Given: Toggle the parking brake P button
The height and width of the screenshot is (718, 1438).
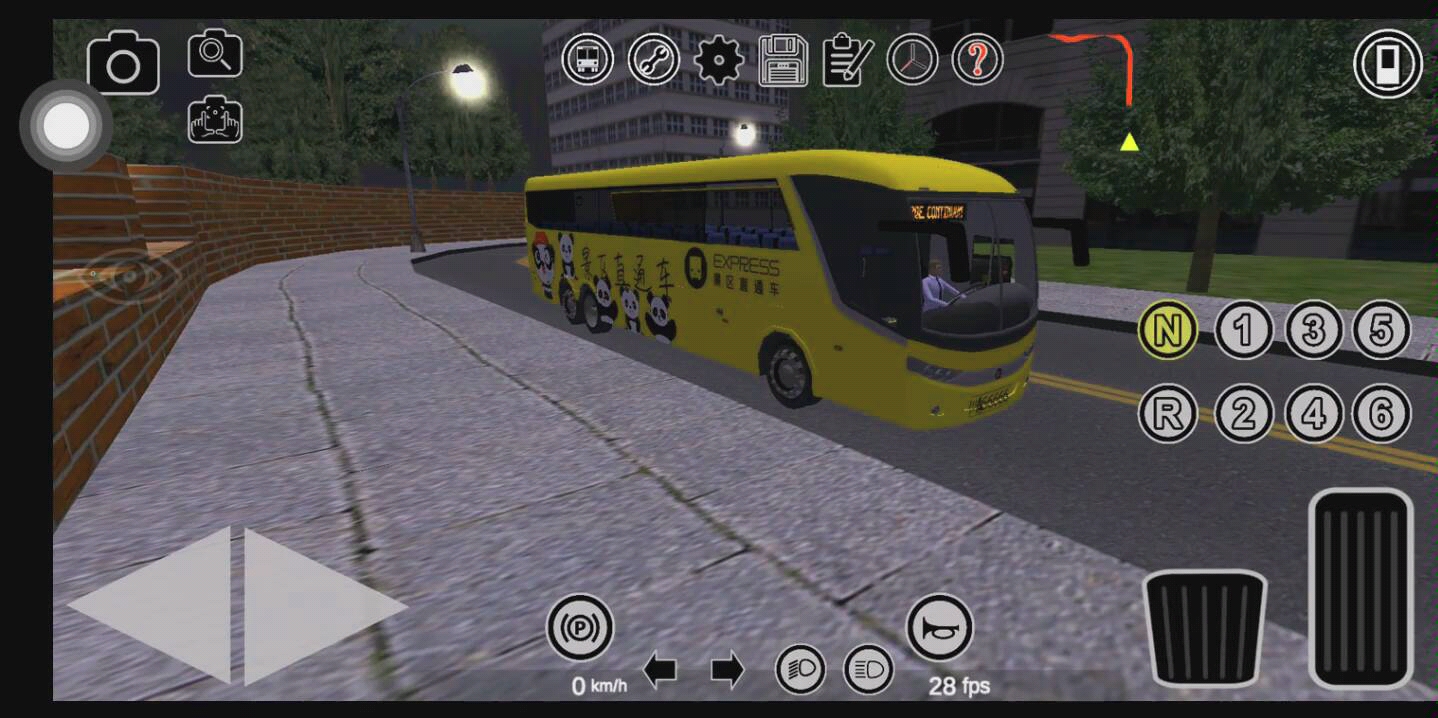Looking at the screenshot, I should click(x=579, y=628).
